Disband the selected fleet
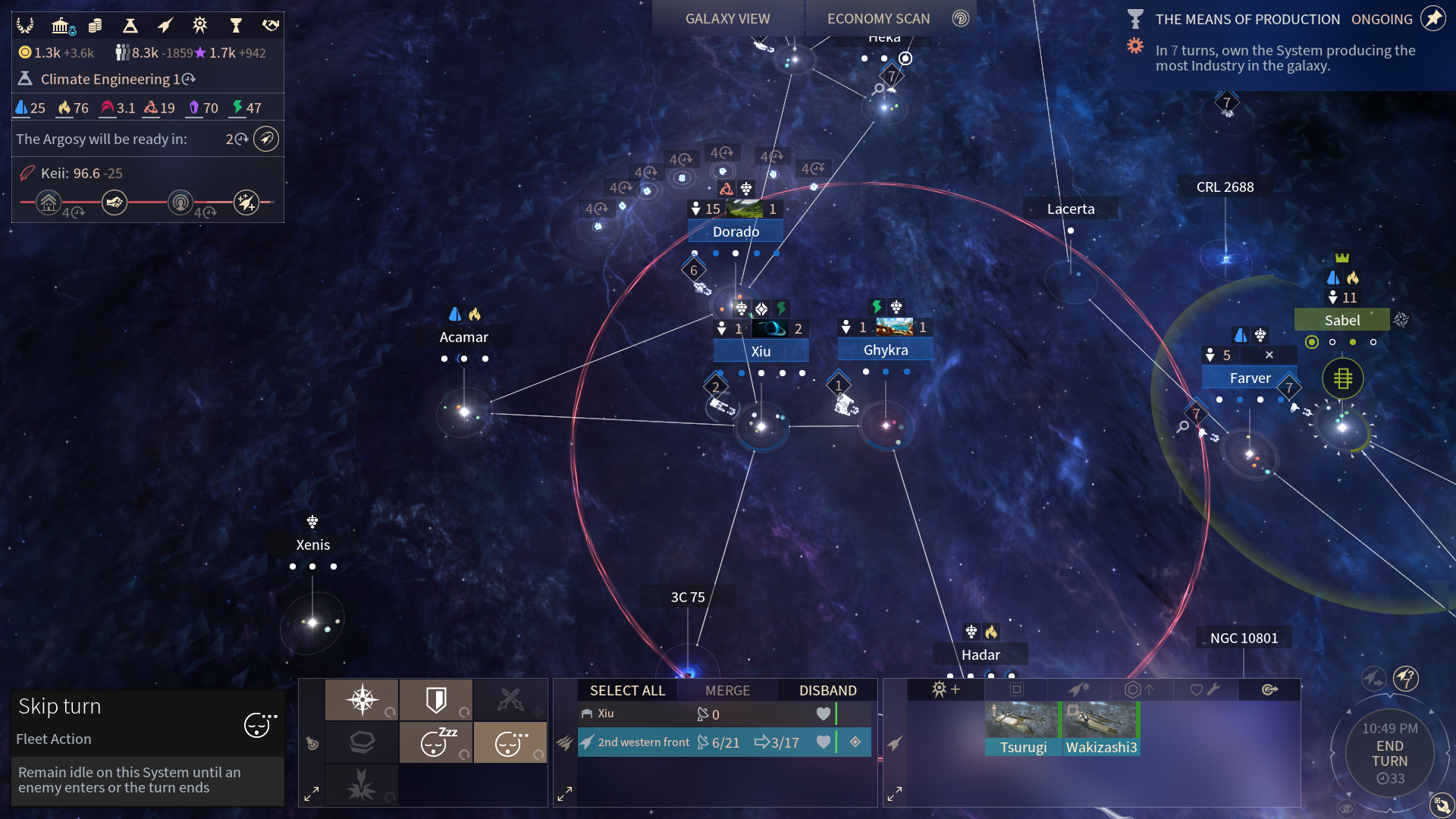The height and width of the screenshot is (819, 1456). [x=827, y=690]
